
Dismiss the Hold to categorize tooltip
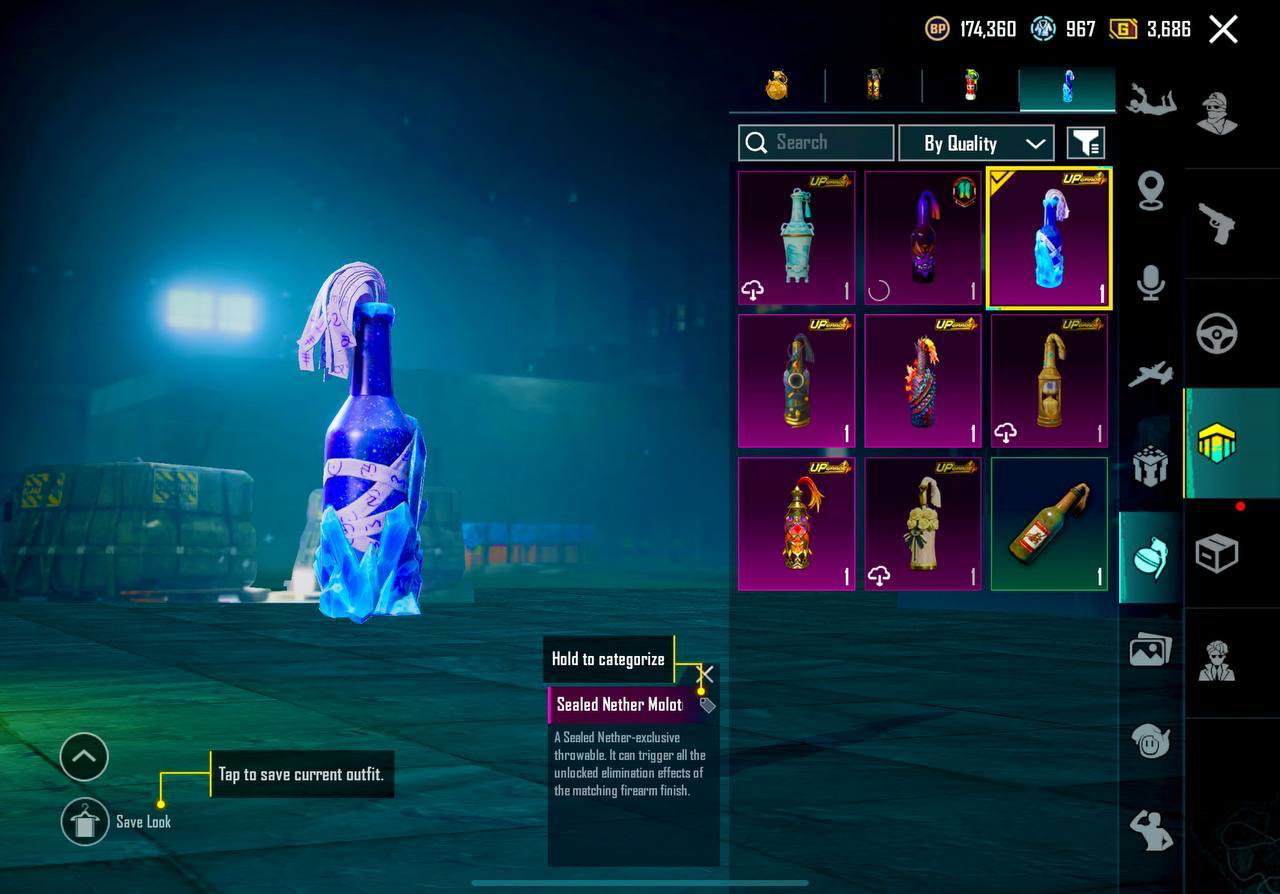pyautogui.click(x=705, y=673)
